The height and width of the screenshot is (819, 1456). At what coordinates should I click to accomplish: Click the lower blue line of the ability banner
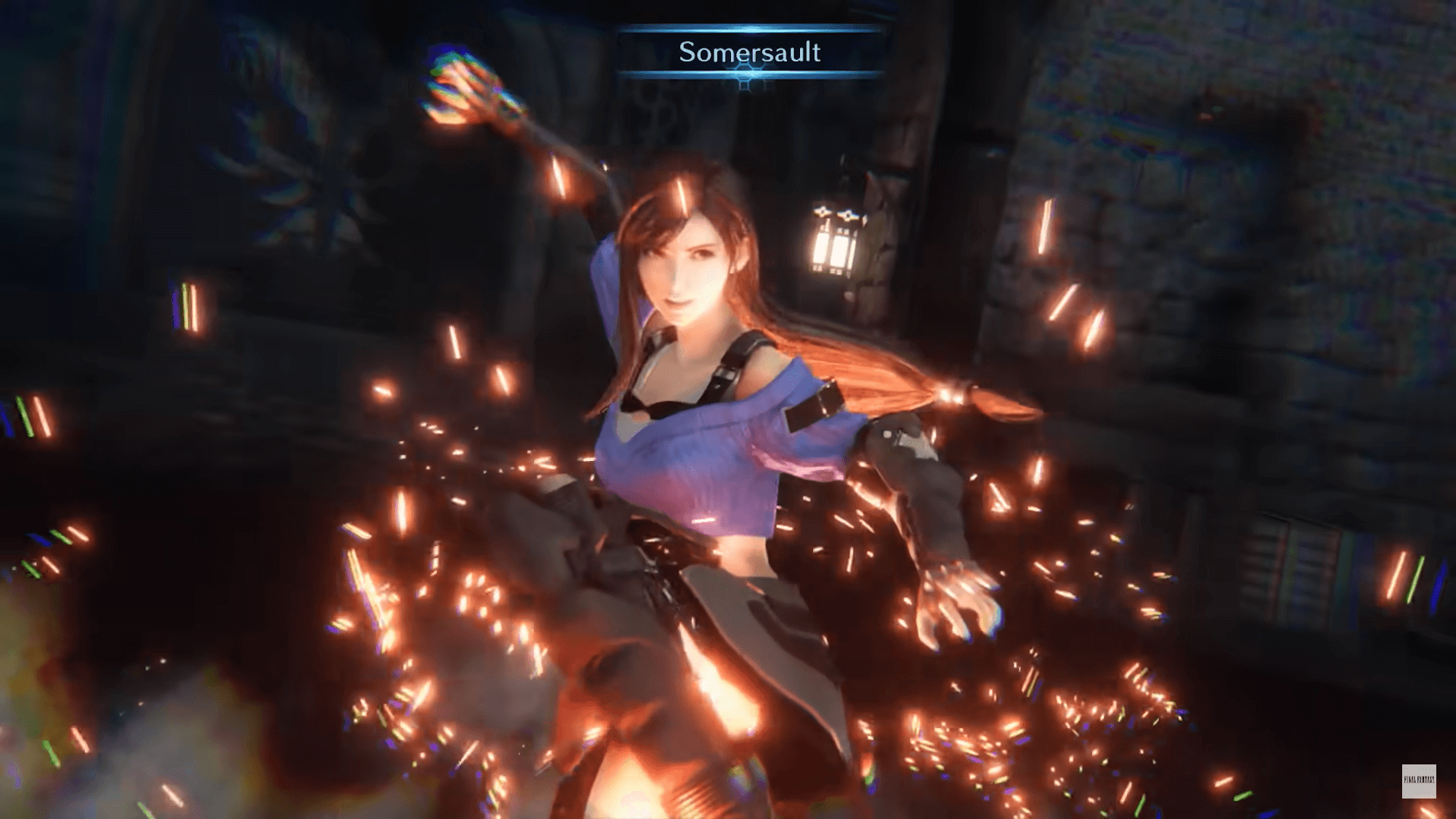751,74
